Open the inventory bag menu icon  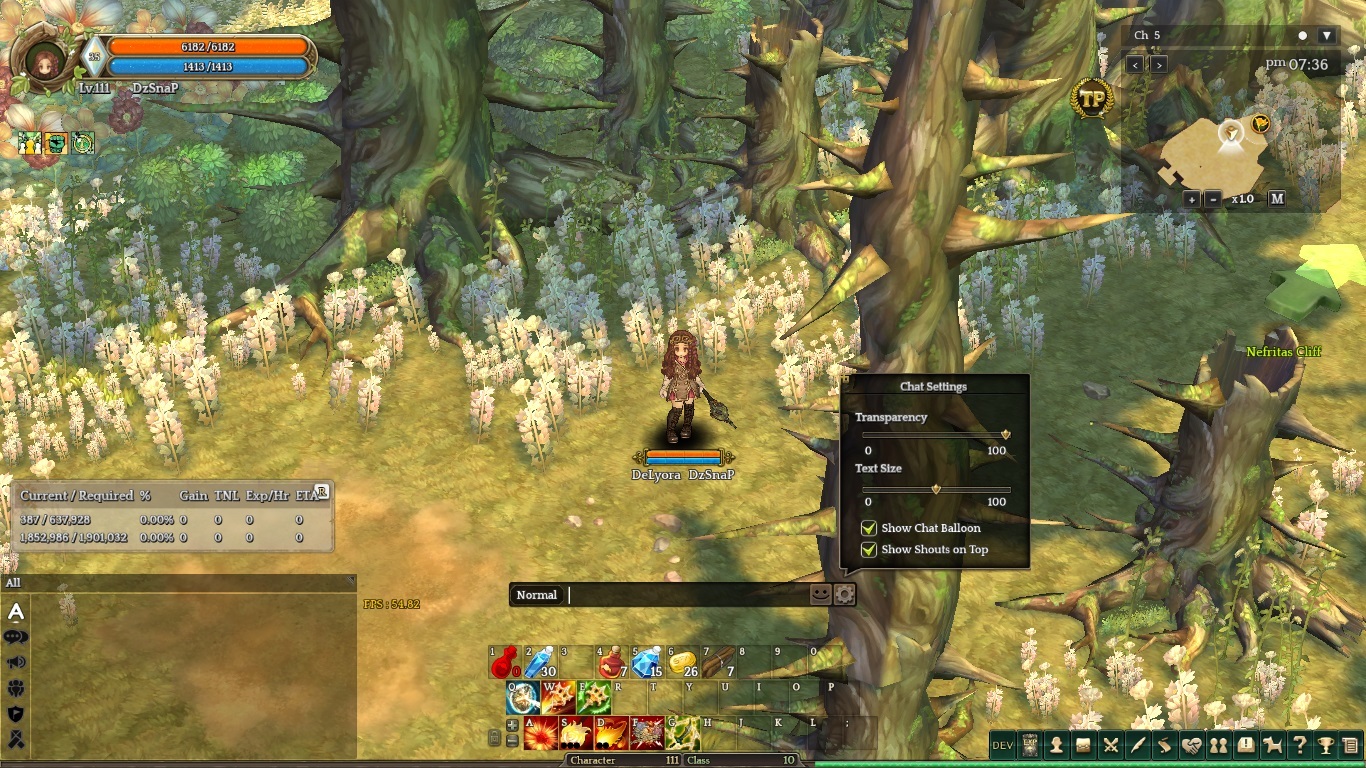pos(1083,745)
